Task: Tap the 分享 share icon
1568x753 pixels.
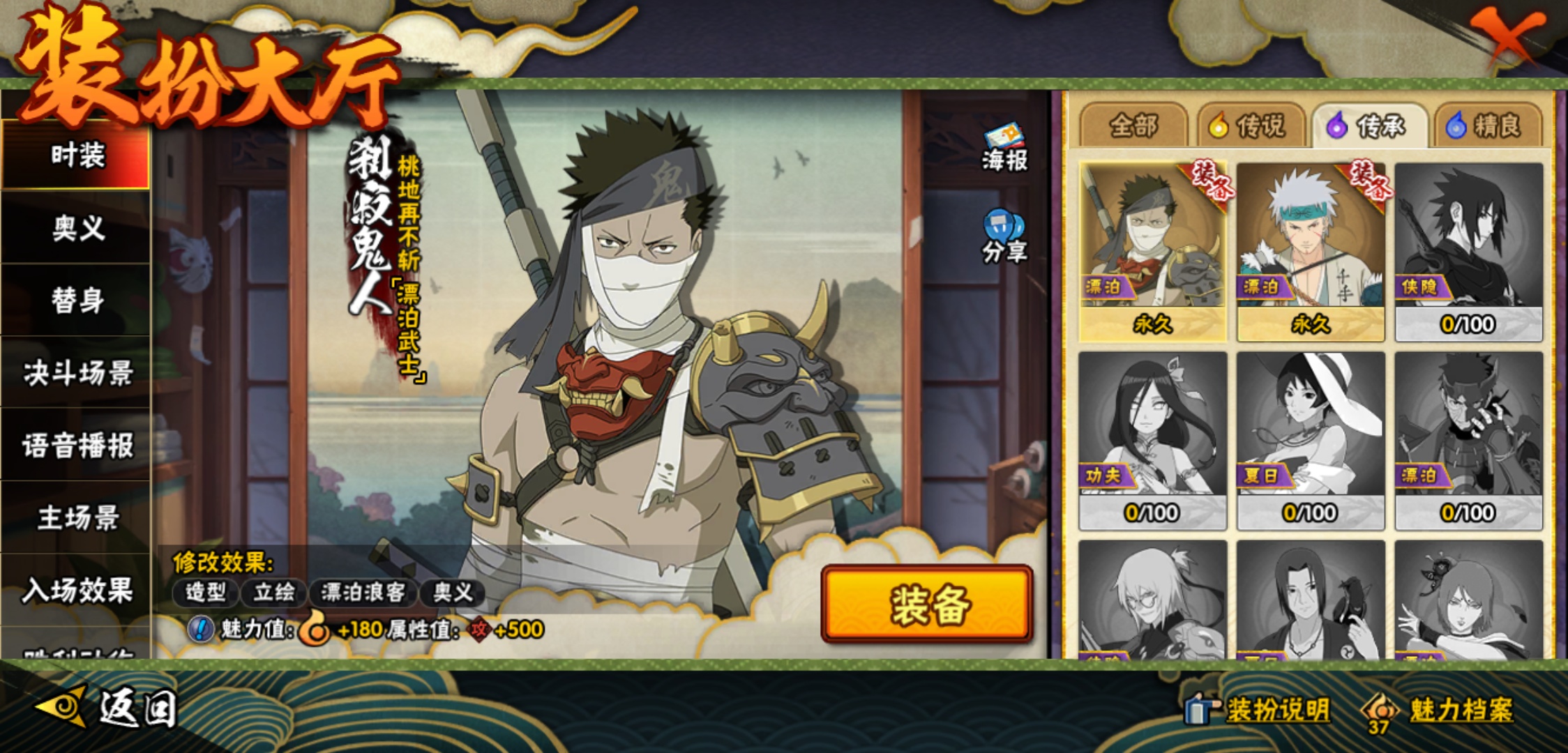Action: 1004,237
